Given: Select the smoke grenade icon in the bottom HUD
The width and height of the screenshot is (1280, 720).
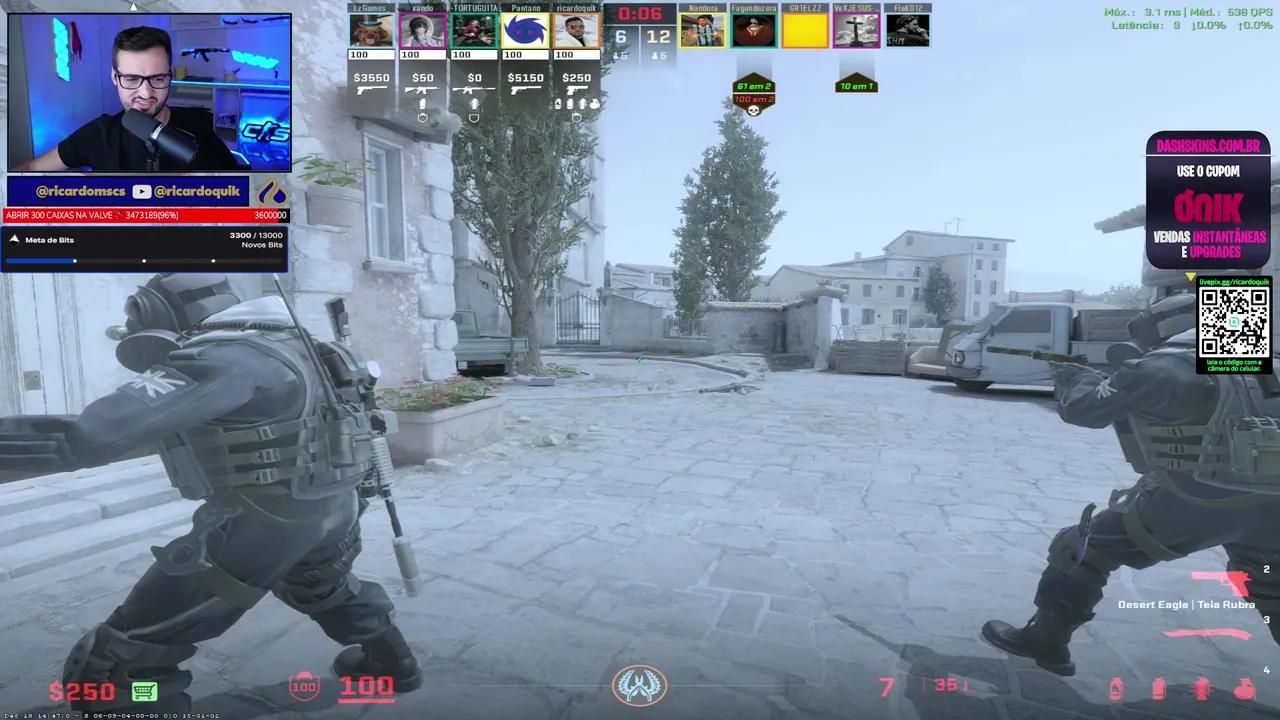Looking at the screenshot, I should pos(1159,688).
